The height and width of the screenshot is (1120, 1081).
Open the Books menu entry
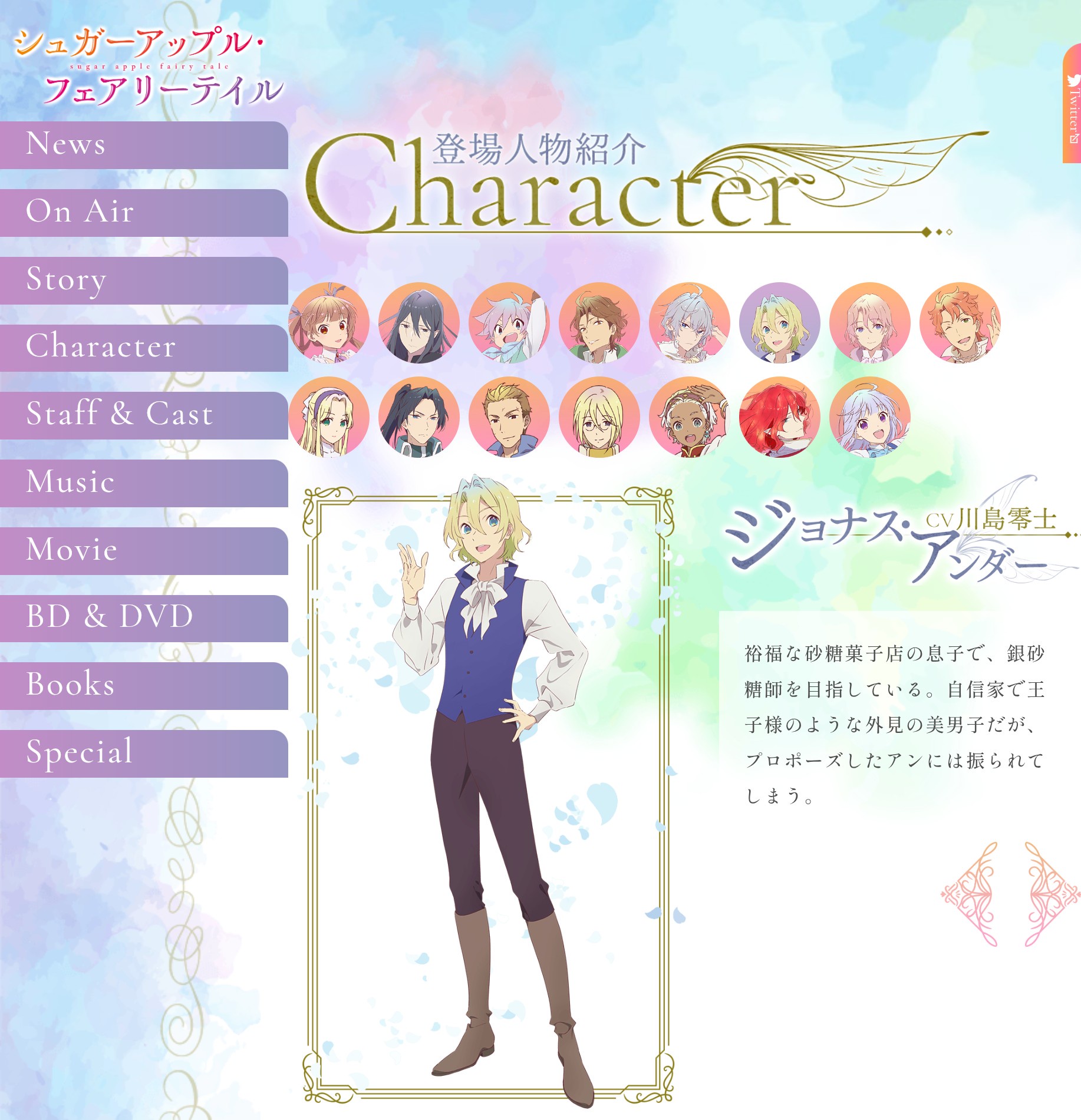point(144,686)
